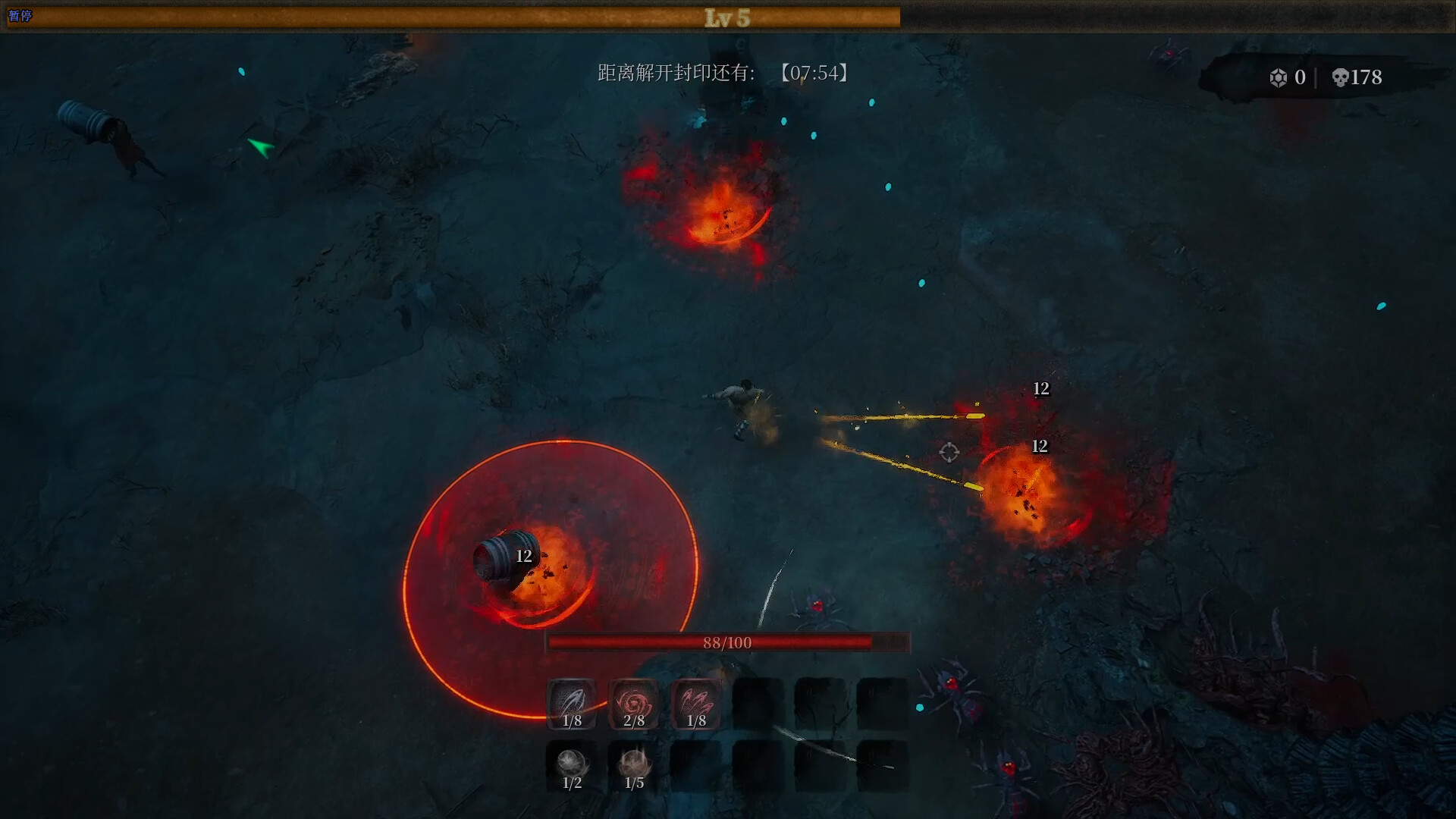Screen dimensions: 1456x819
Task: Click the gem currency icon in top right
Action: click(1279, 77)
